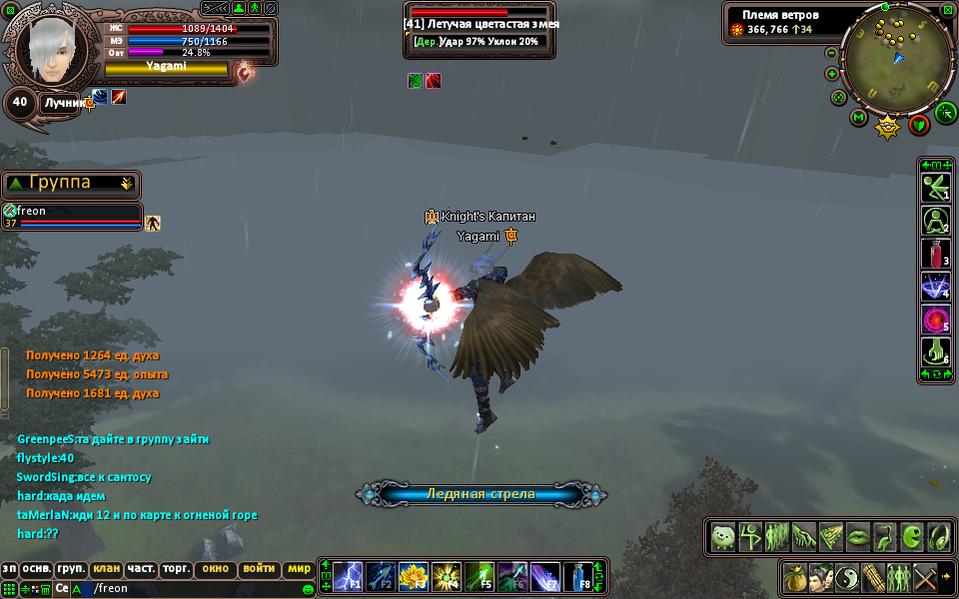959x599 pixels.
Task: Select the мир world chat tab
Action: (299, 568)
